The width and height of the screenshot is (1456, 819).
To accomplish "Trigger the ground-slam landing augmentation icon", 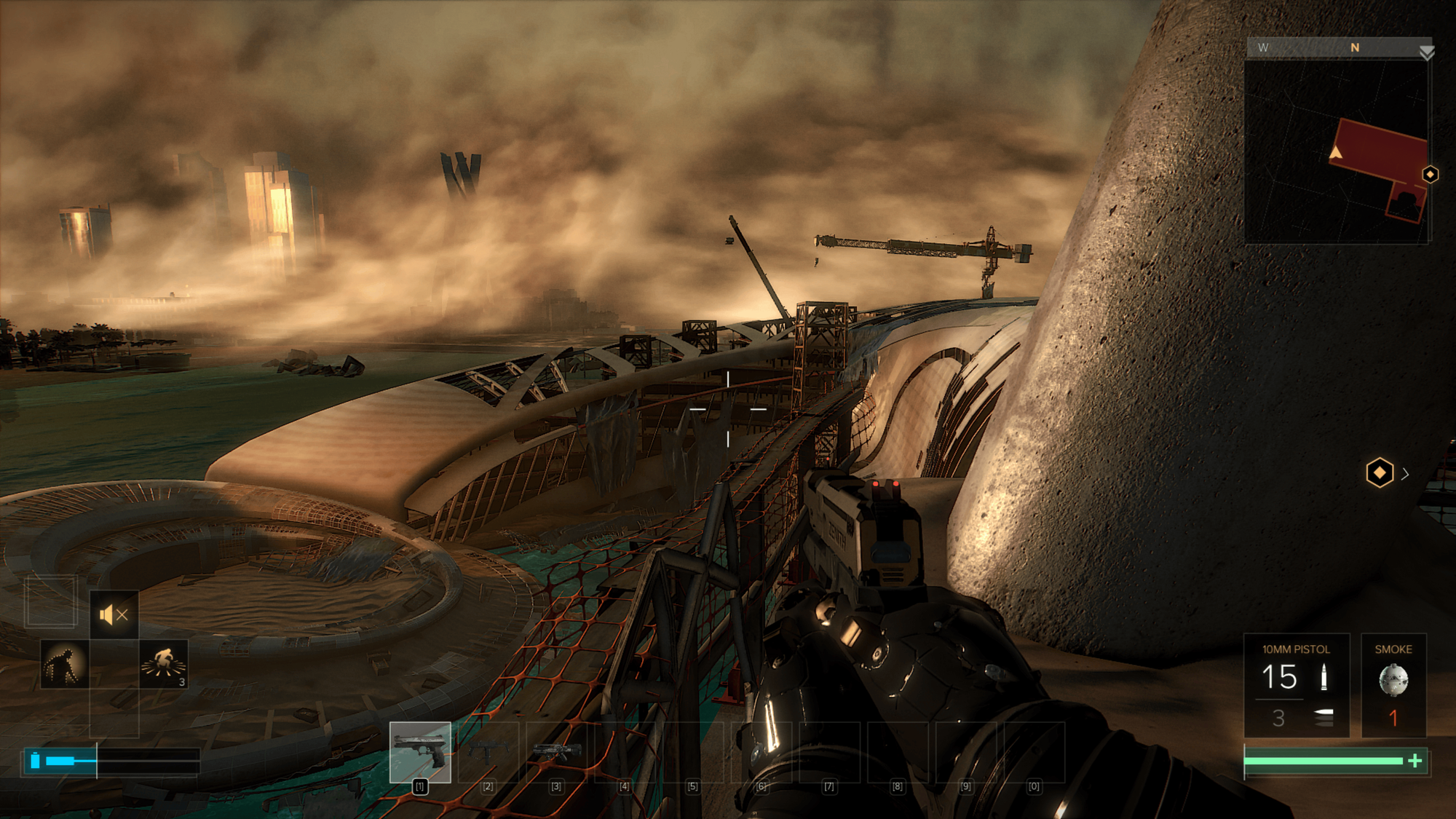I will pyautogui.click(x=164, y=664).
